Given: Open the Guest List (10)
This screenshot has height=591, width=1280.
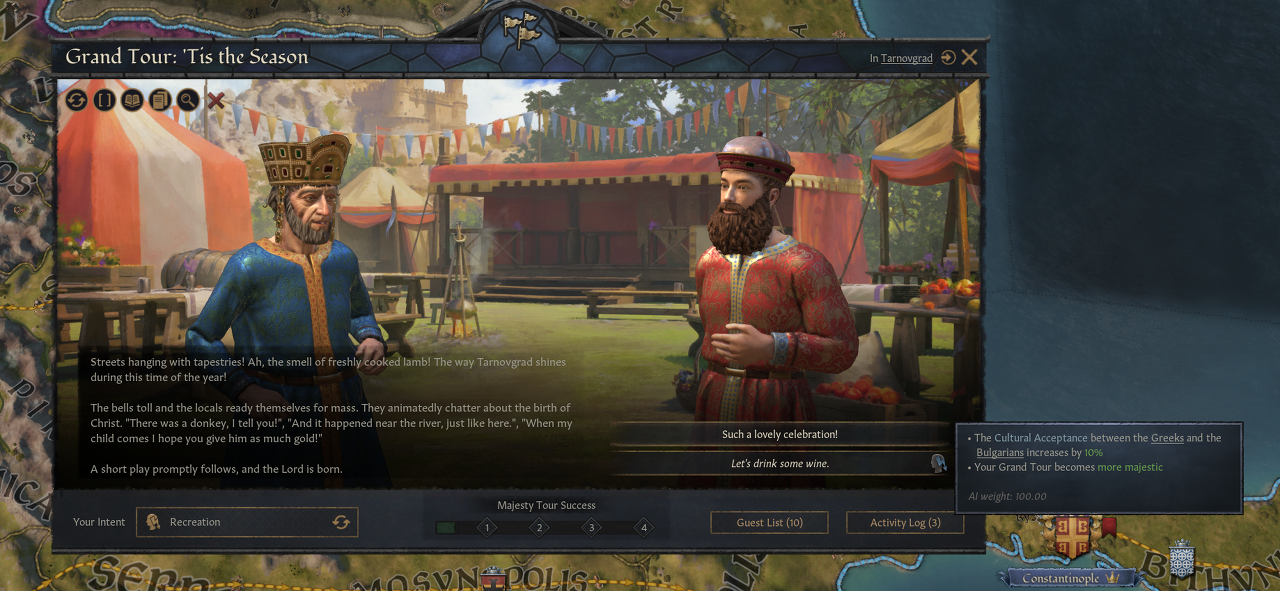Looking at the screenshot, I should point(769,522).
